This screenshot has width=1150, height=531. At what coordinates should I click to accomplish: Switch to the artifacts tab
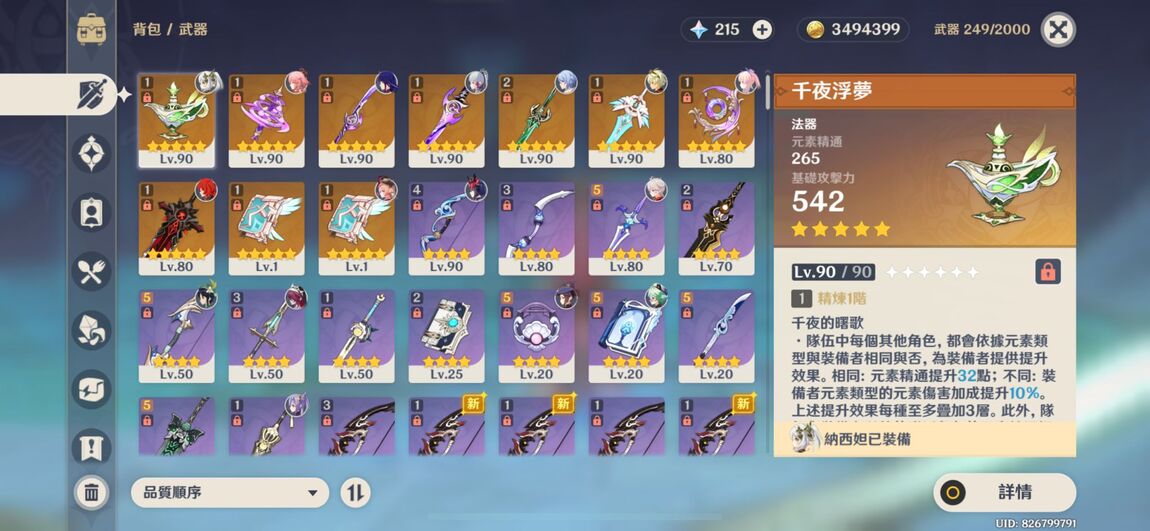93,153
